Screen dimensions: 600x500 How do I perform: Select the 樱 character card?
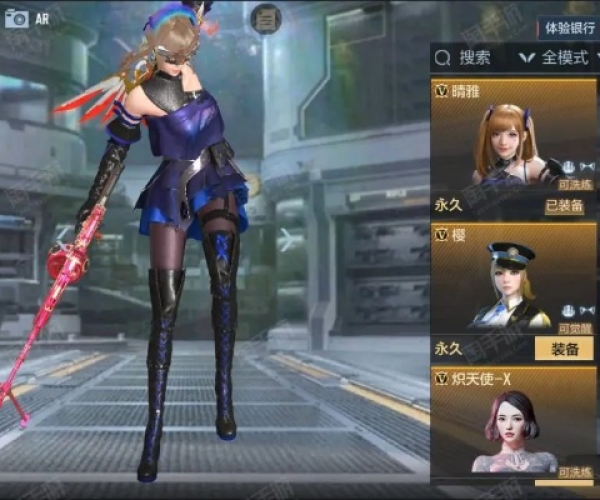(x=514, y=282)
